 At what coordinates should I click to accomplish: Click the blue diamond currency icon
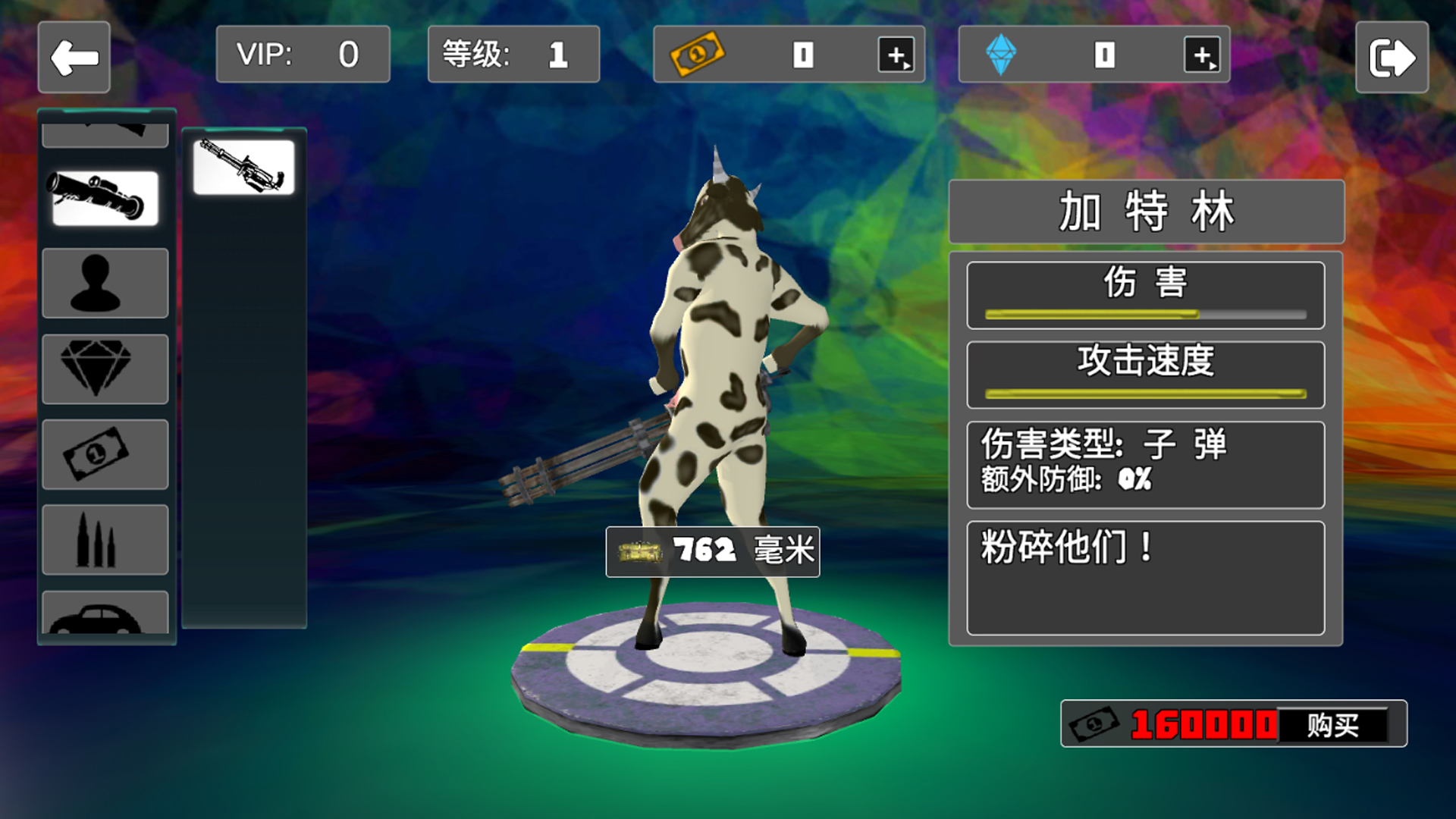coord(1003,53)
